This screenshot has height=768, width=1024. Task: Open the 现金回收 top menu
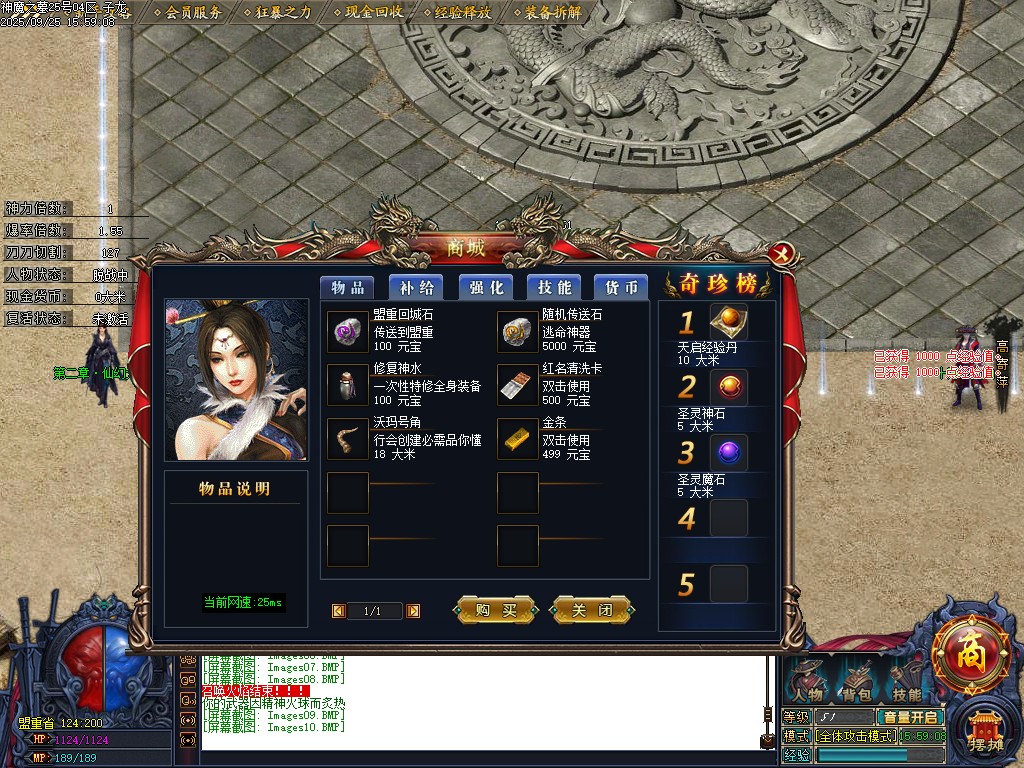374,13
